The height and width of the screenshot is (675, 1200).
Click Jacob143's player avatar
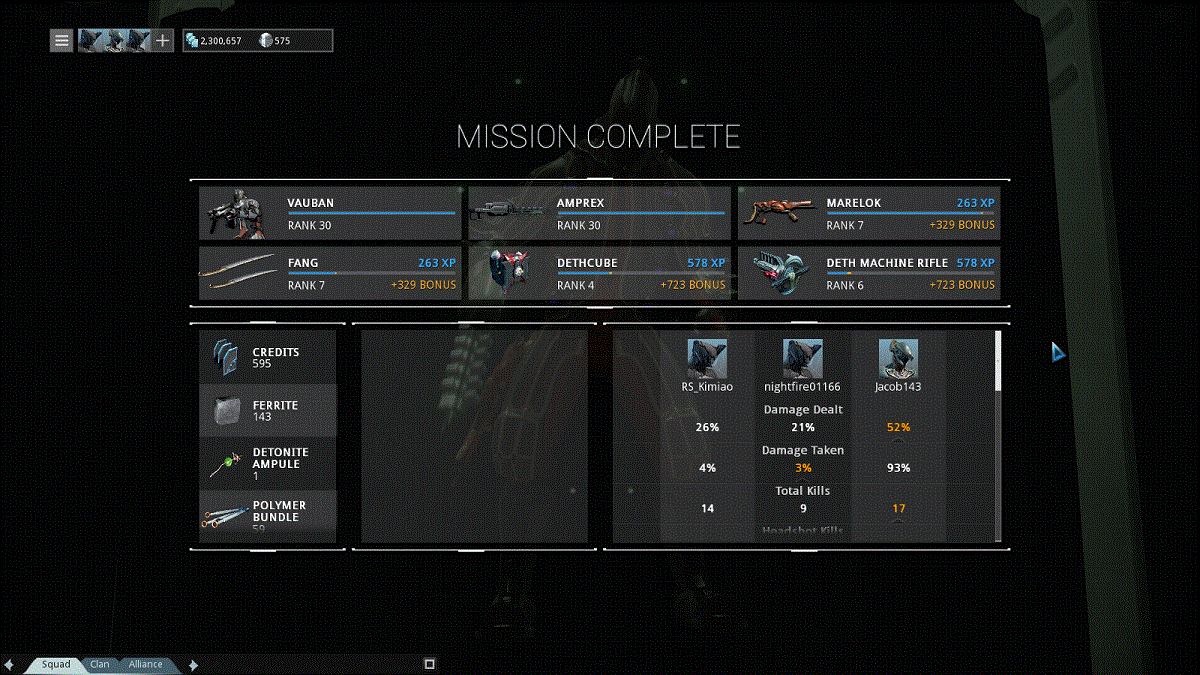[x=898, y=359]
